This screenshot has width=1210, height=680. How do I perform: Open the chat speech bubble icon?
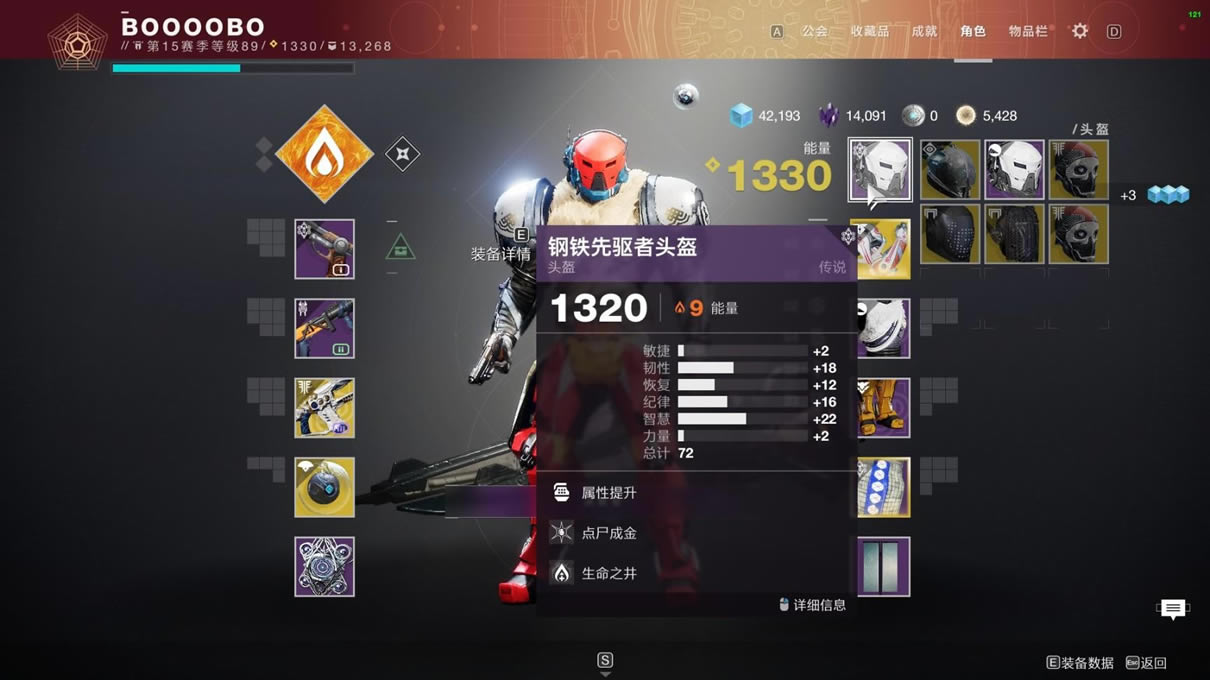pyautogui.click(x=1172, y=608)
